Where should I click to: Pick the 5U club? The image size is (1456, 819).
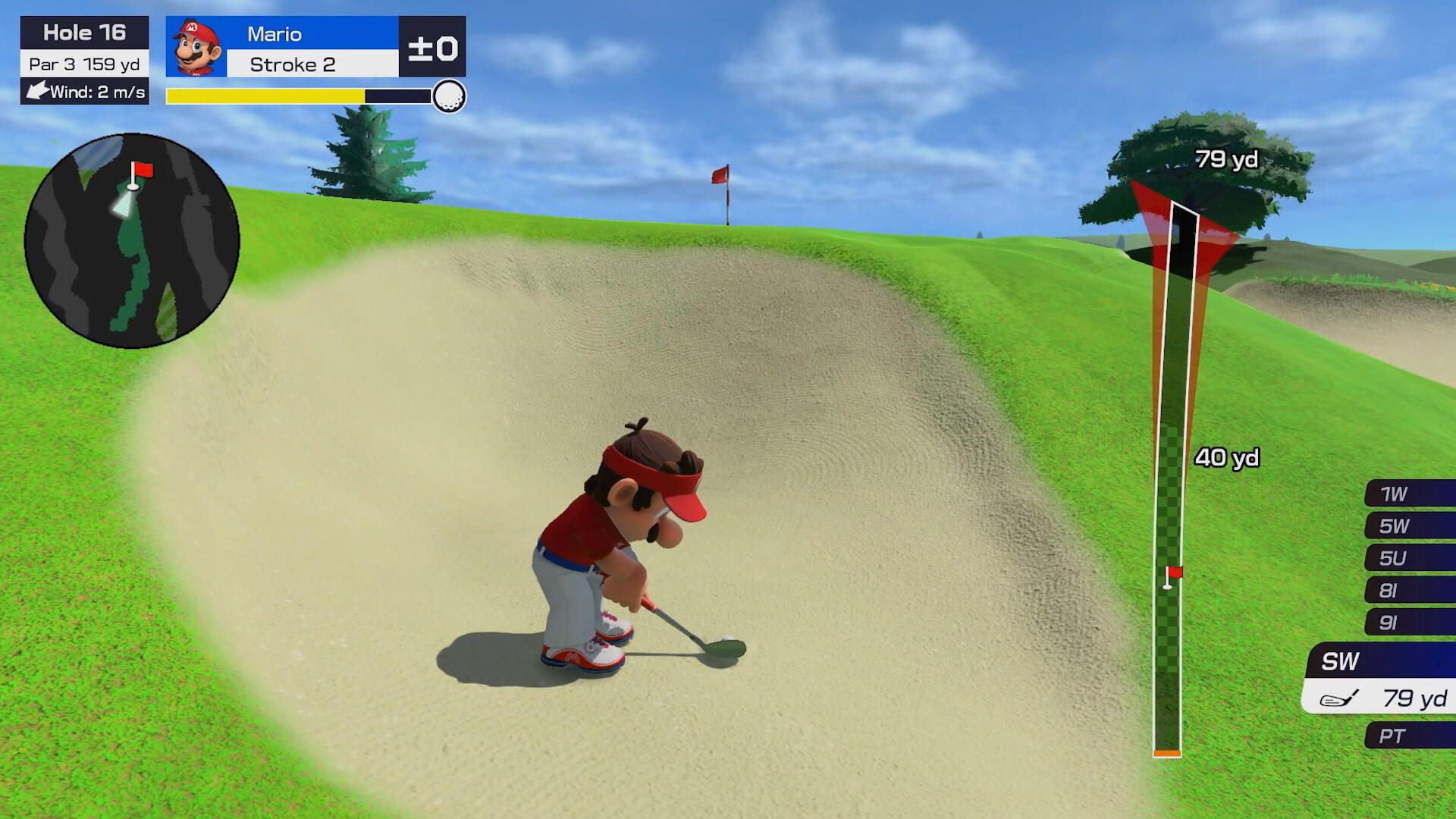click(x=1409, y=558)
